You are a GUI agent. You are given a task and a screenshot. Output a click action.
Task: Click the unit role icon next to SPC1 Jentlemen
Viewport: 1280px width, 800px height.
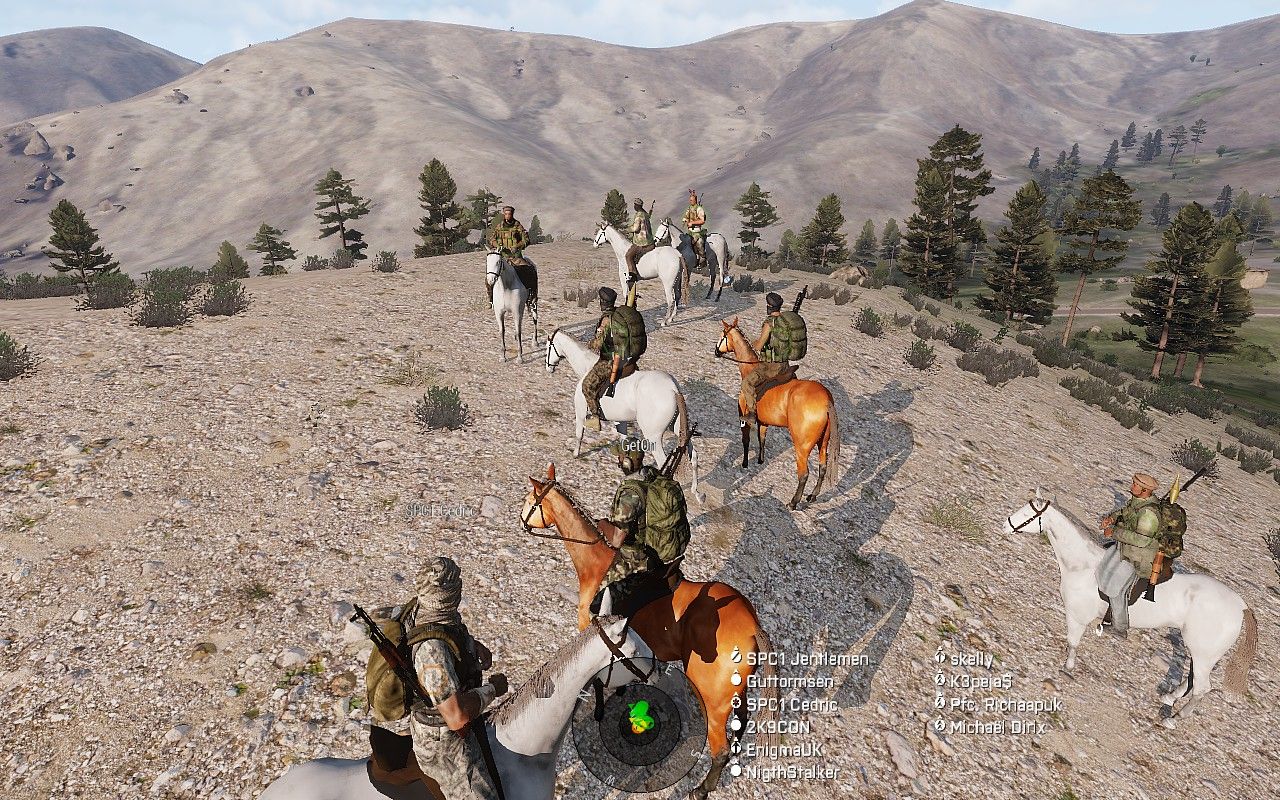[737, 658]
